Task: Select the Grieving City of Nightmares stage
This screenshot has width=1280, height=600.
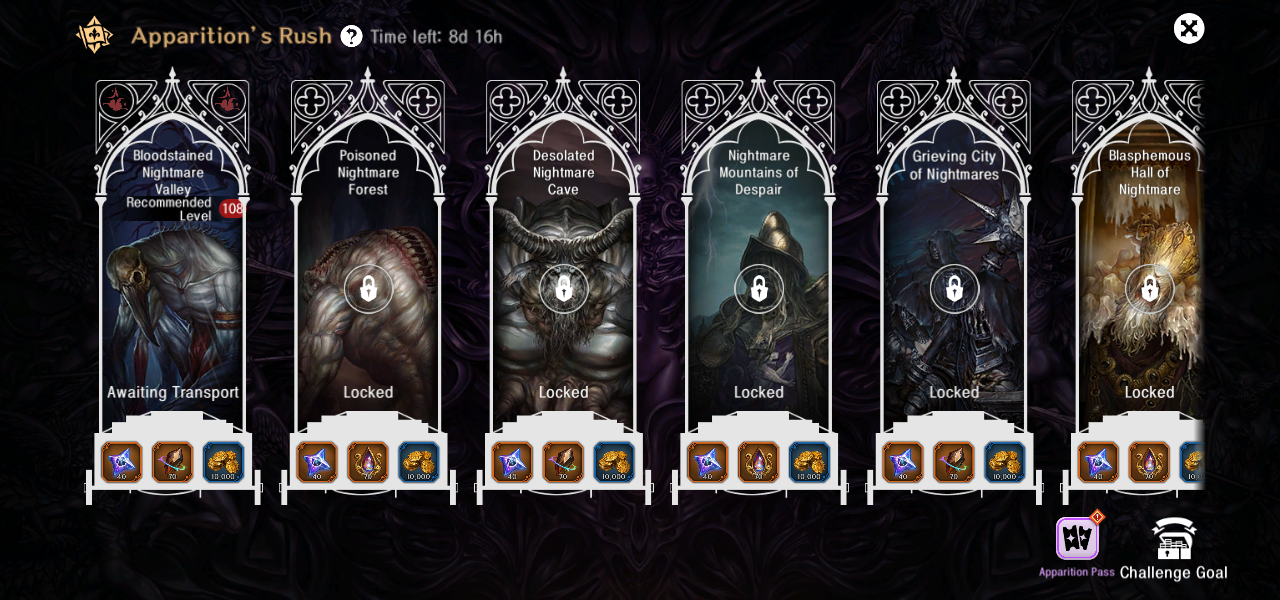Action: (x=954, y=290)
